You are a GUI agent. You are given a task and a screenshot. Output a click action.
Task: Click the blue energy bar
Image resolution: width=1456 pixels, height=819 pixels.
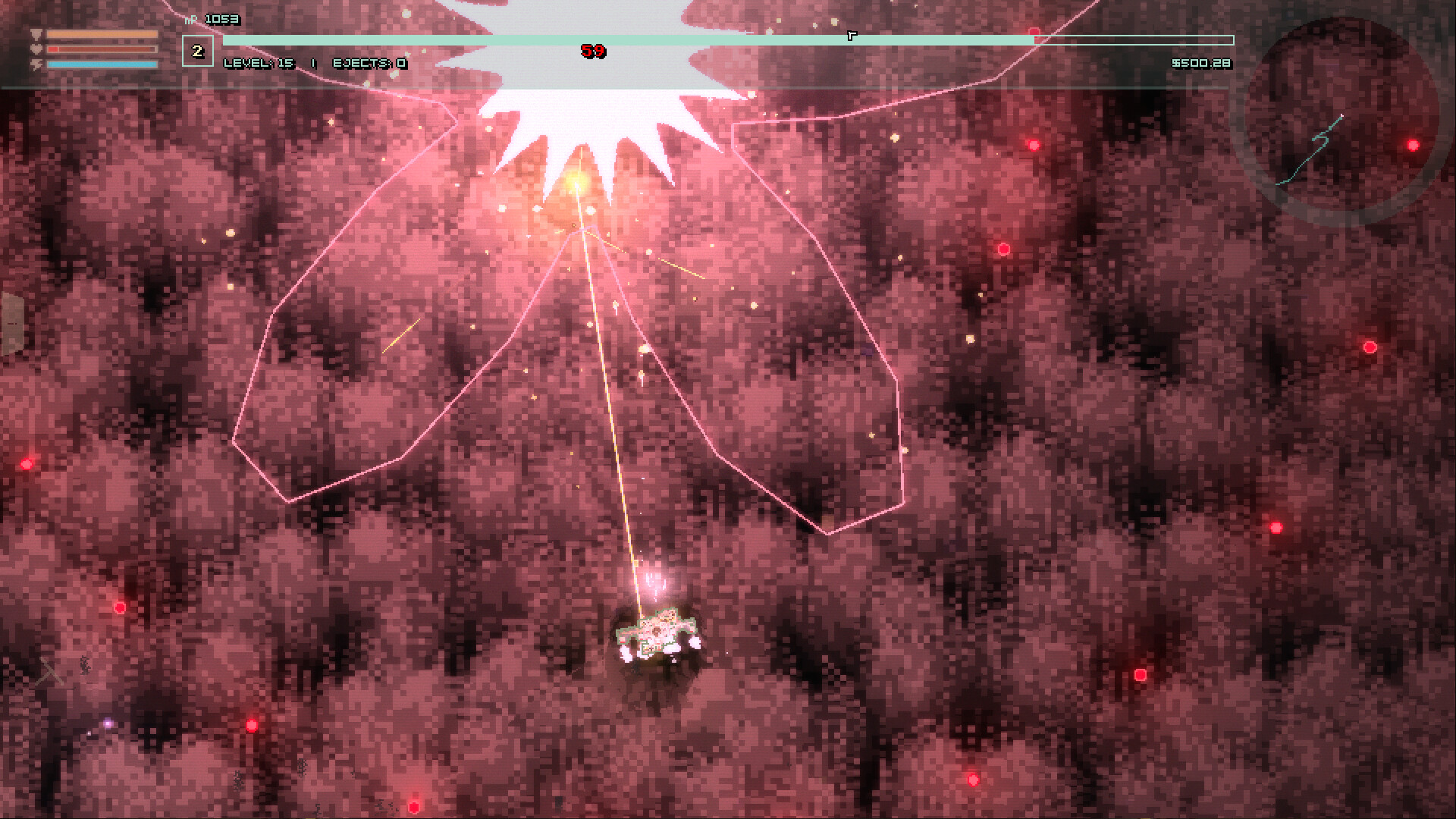102,65
